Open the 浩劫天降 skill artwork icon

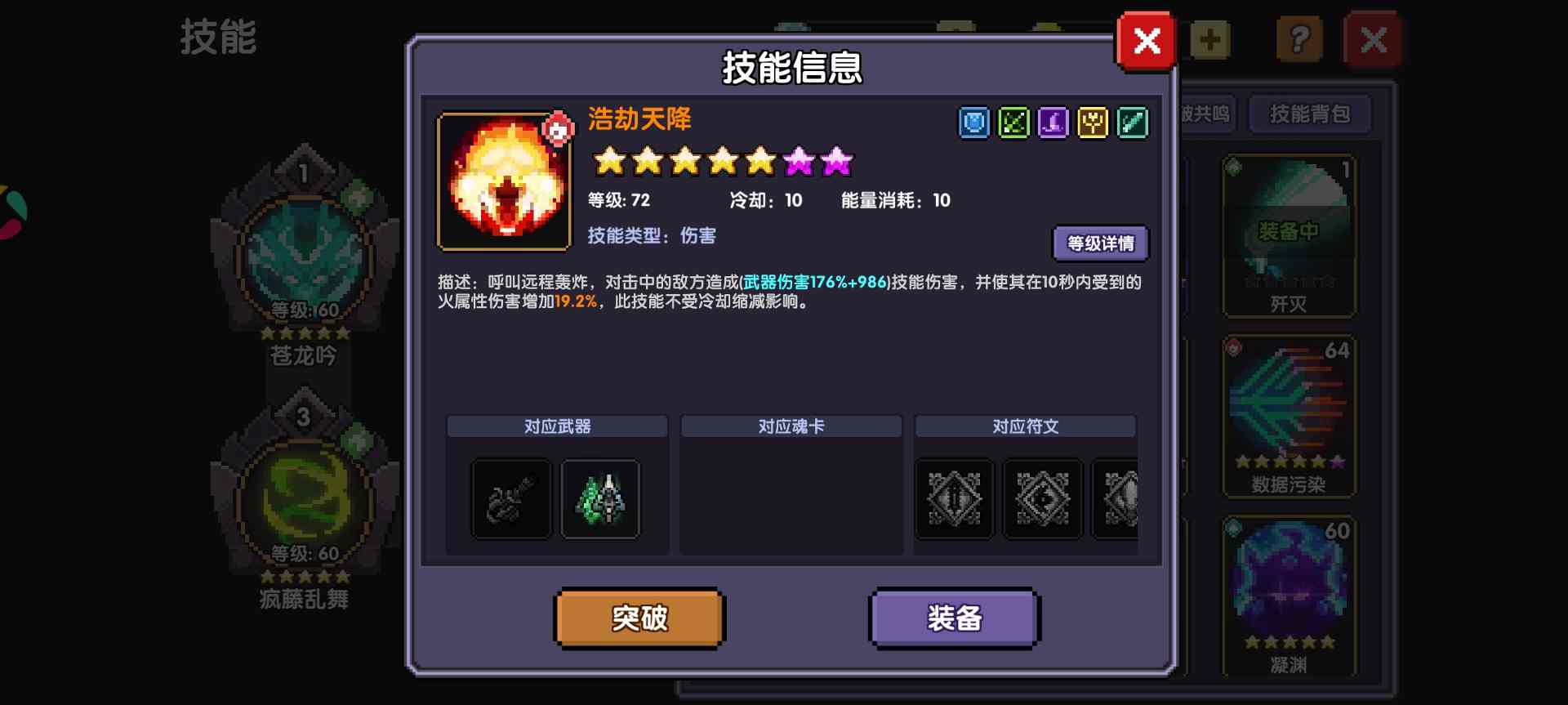(505, 181)
